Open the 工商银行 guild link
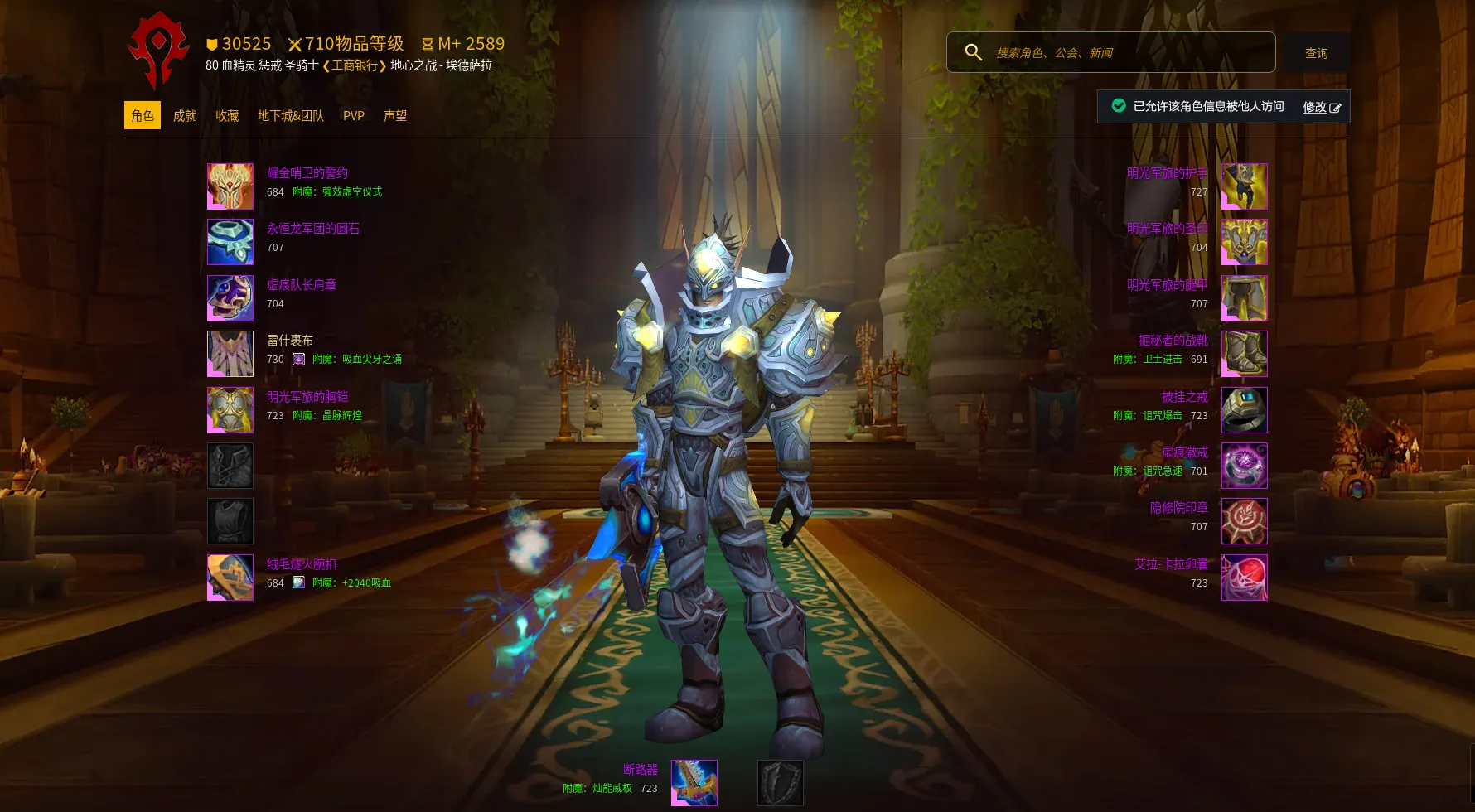Viewport: 1475px width, 812px height. pyautogui.click(x=355, y=65)
